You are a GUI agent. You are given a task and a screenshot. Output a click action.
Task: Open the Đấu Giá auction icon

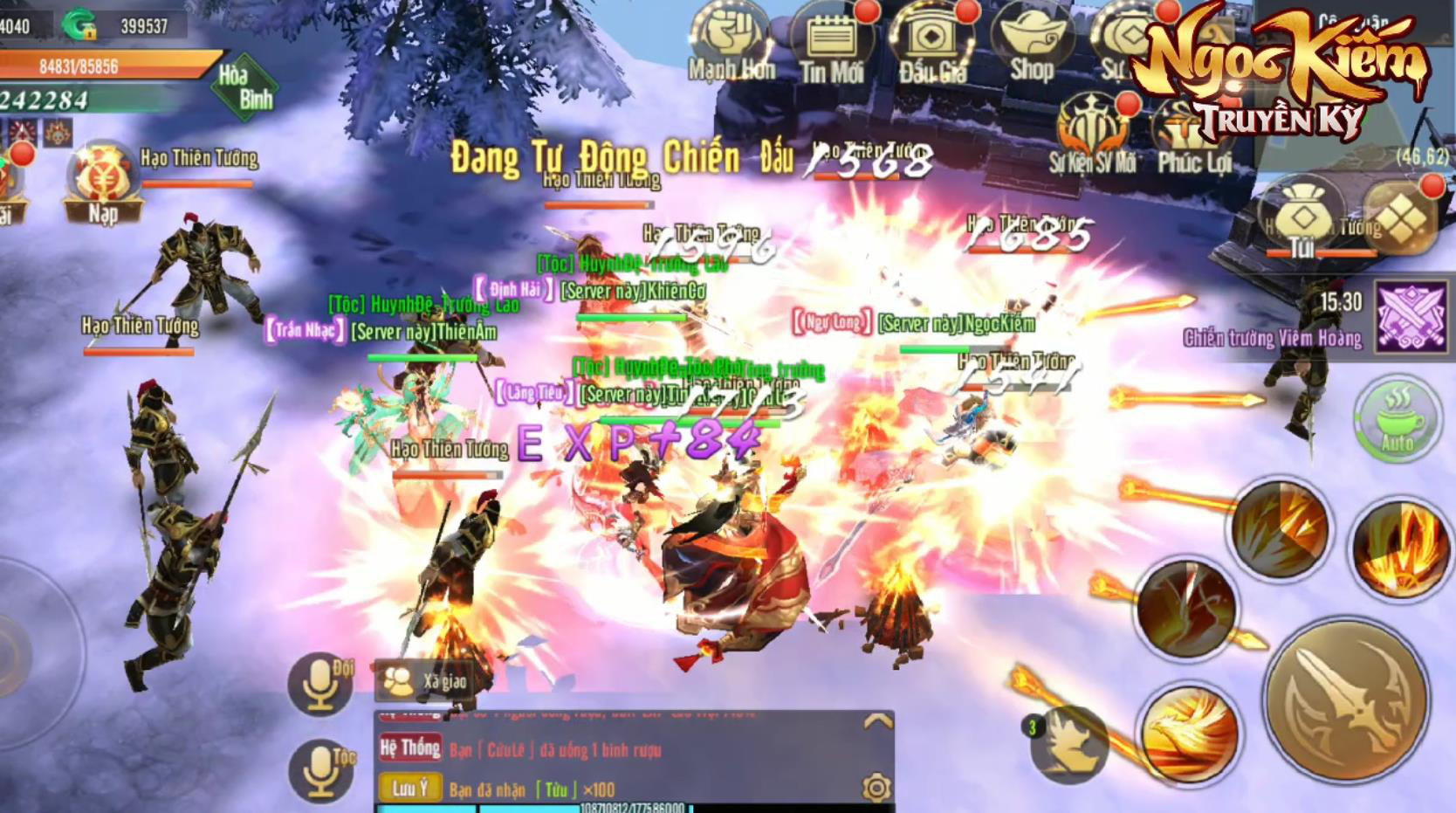click(932, 44)
